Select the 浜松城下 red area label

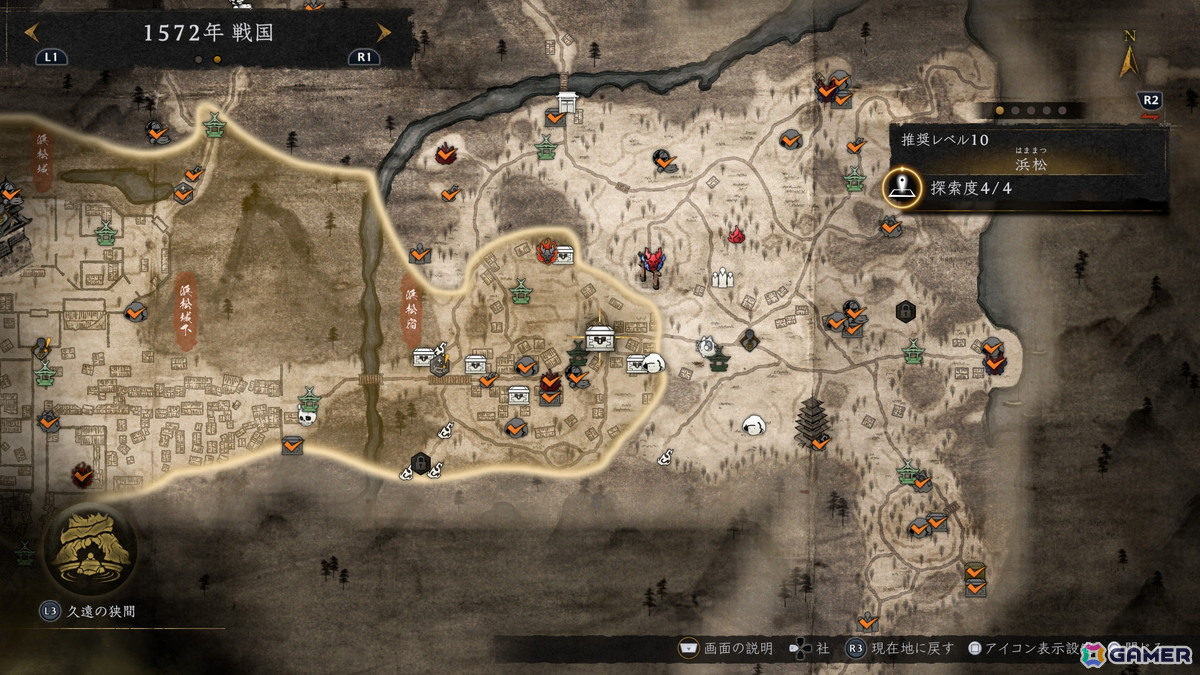click(x=186, y=310)
